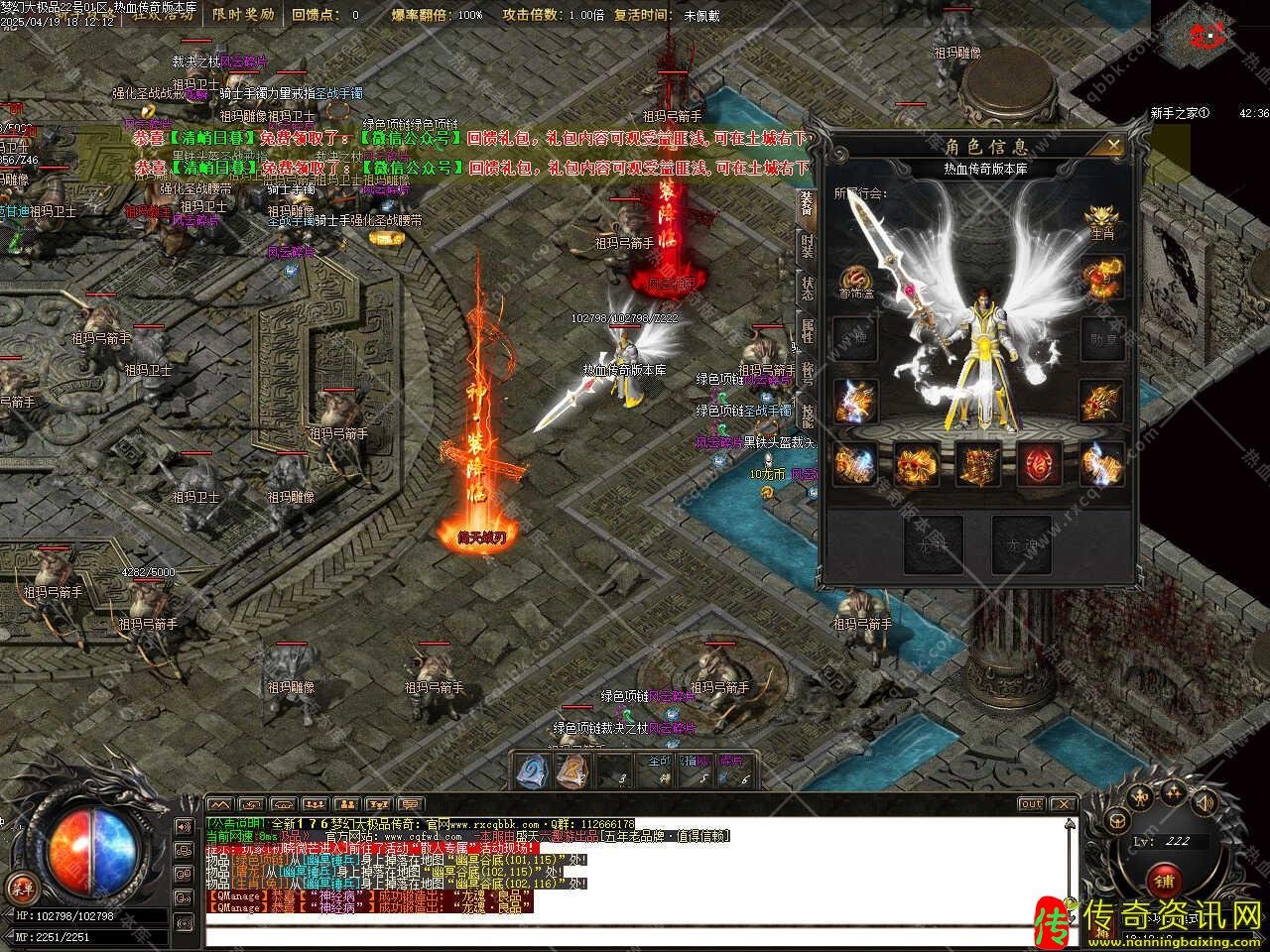Open the 技能 skills tab
This screenshot has width=1270, height=952.
[x=807, y=416]
